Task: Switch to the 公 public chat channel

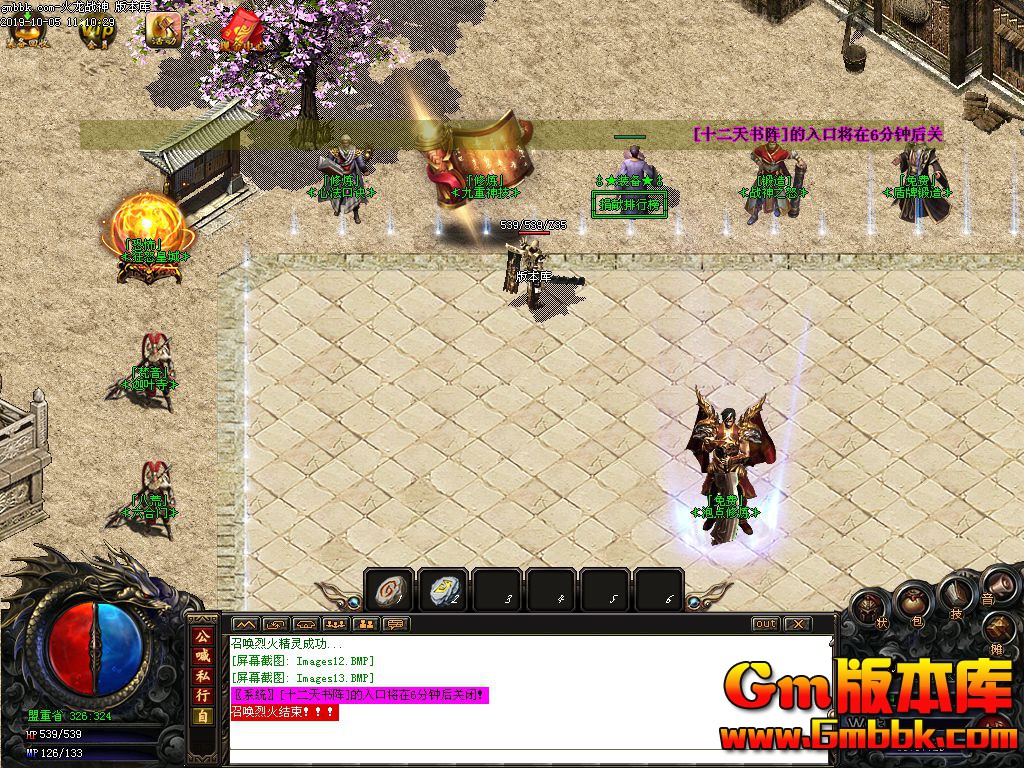Action: 202,638
